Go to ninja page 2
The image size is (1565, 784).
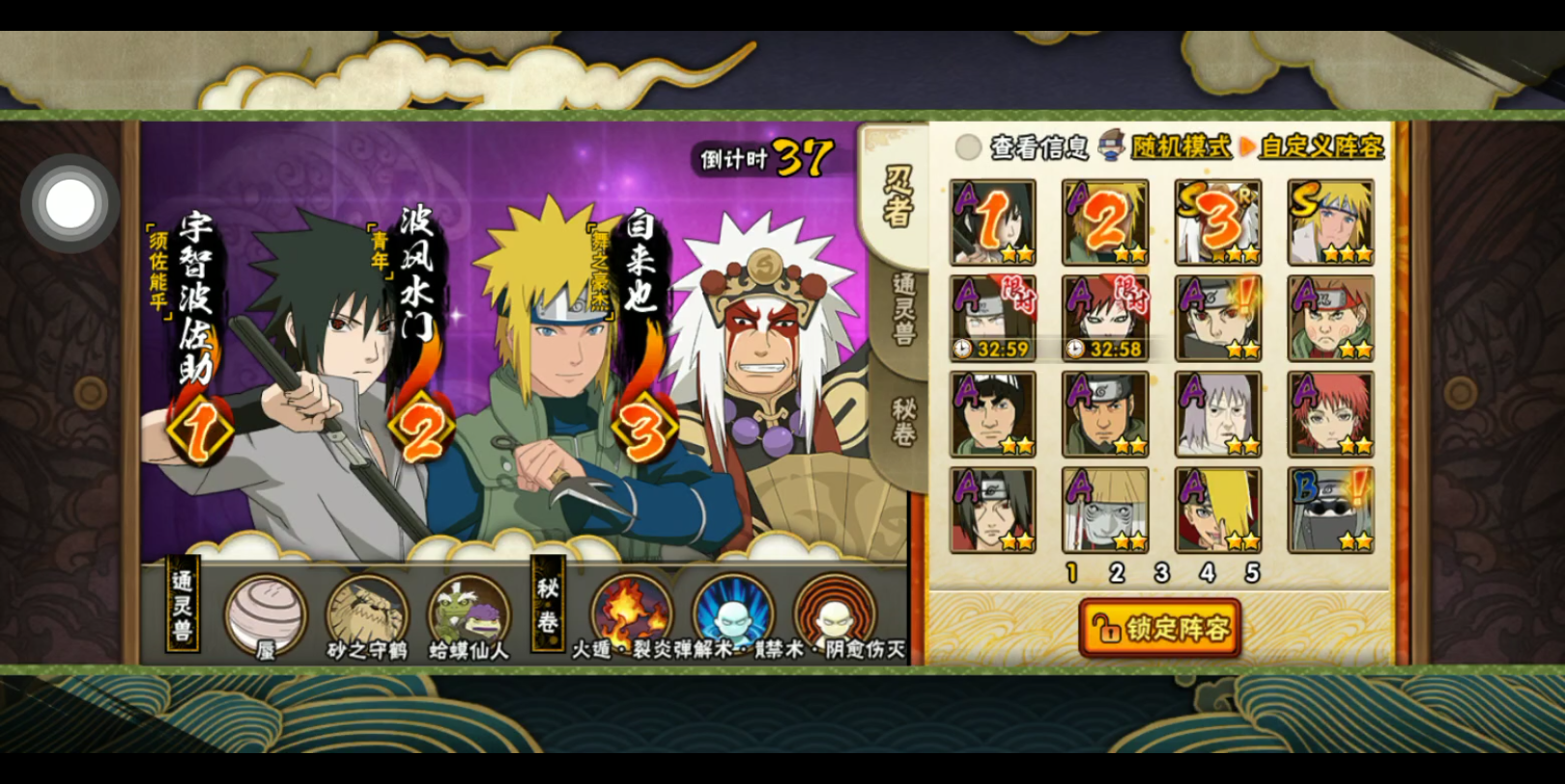[1117, 574]
